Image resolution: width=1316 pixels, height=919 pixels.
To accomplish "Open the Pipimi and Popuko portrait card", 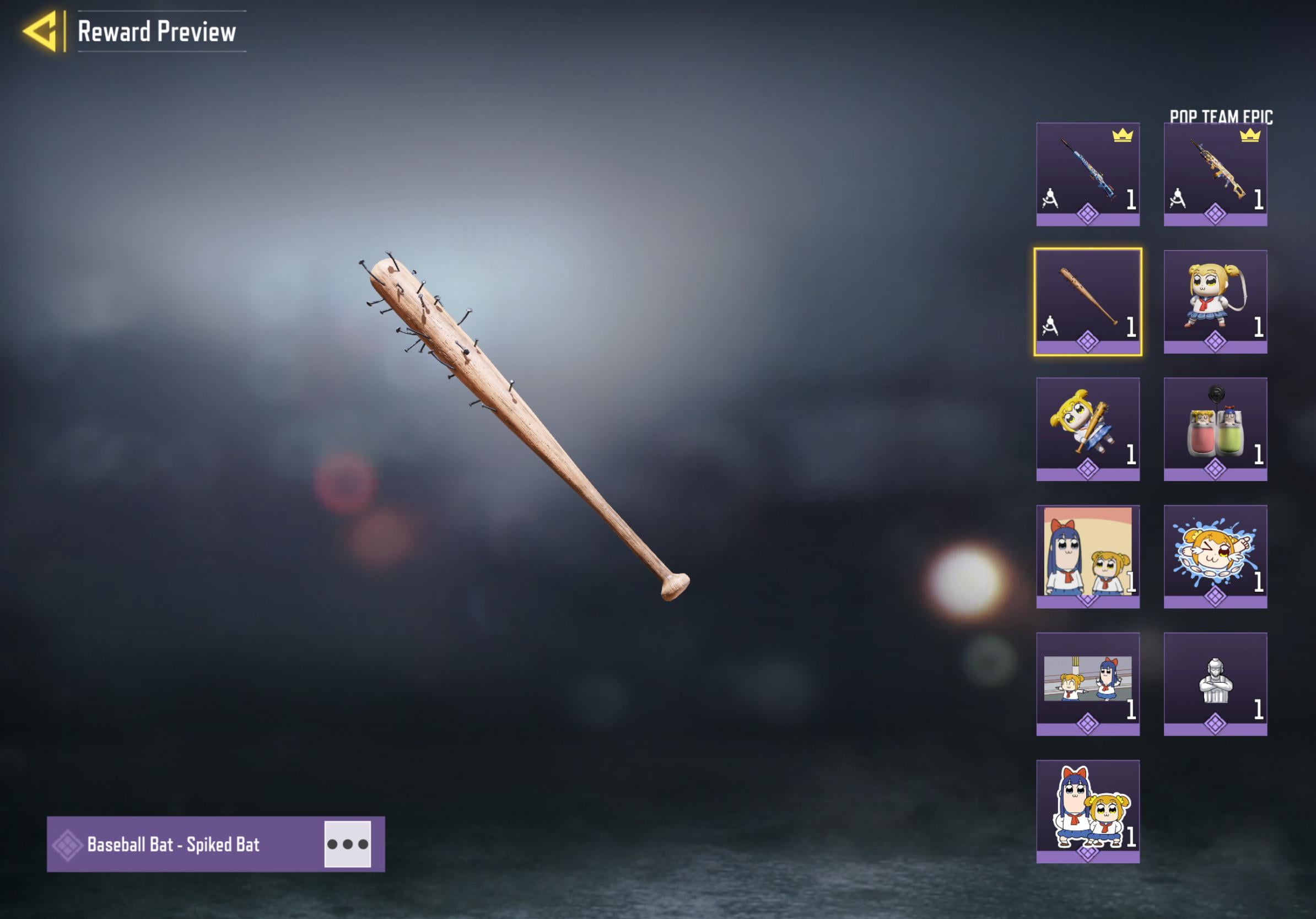I will tap(1087, 556).
